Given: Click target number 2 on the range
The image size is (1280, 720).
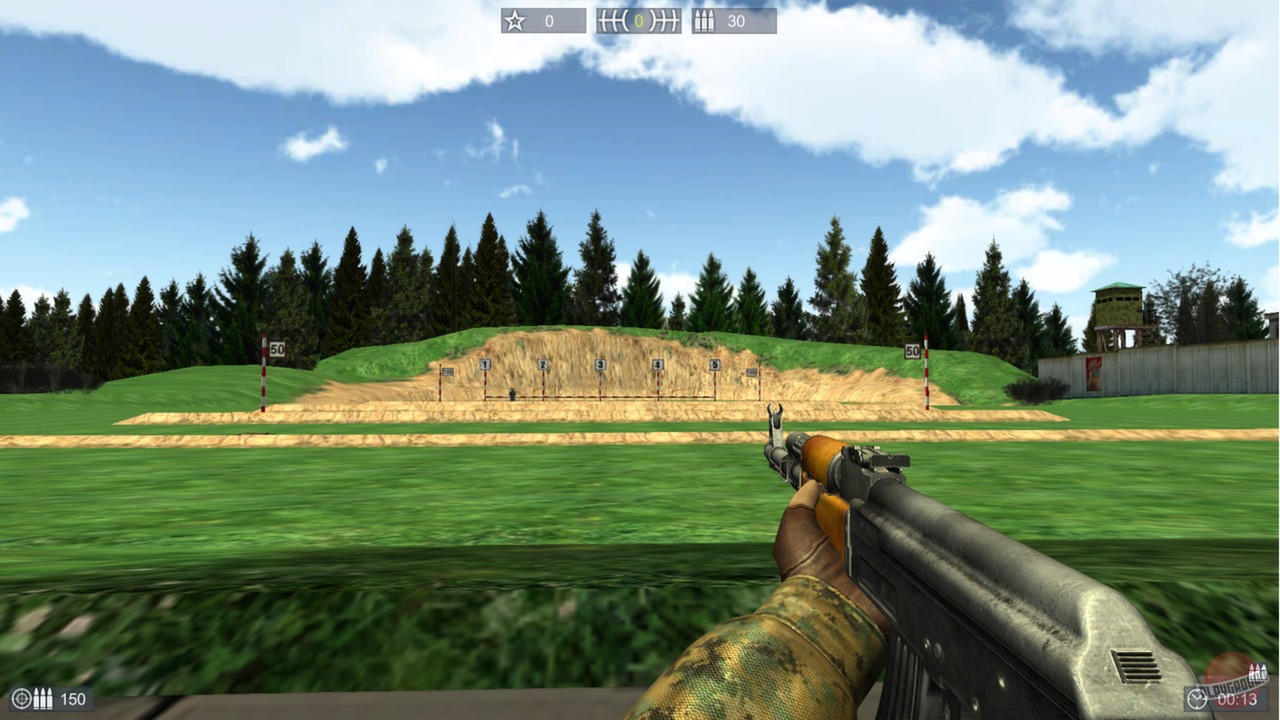Looking at the screenshot, I should tap(542, 364).
